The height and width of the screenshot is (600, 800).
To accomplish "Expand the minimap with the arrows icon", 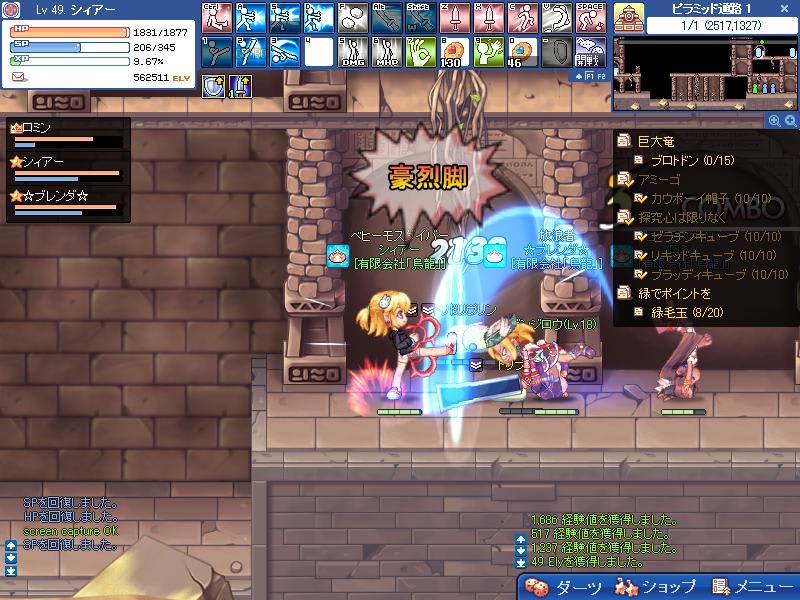I will [791, 120].
